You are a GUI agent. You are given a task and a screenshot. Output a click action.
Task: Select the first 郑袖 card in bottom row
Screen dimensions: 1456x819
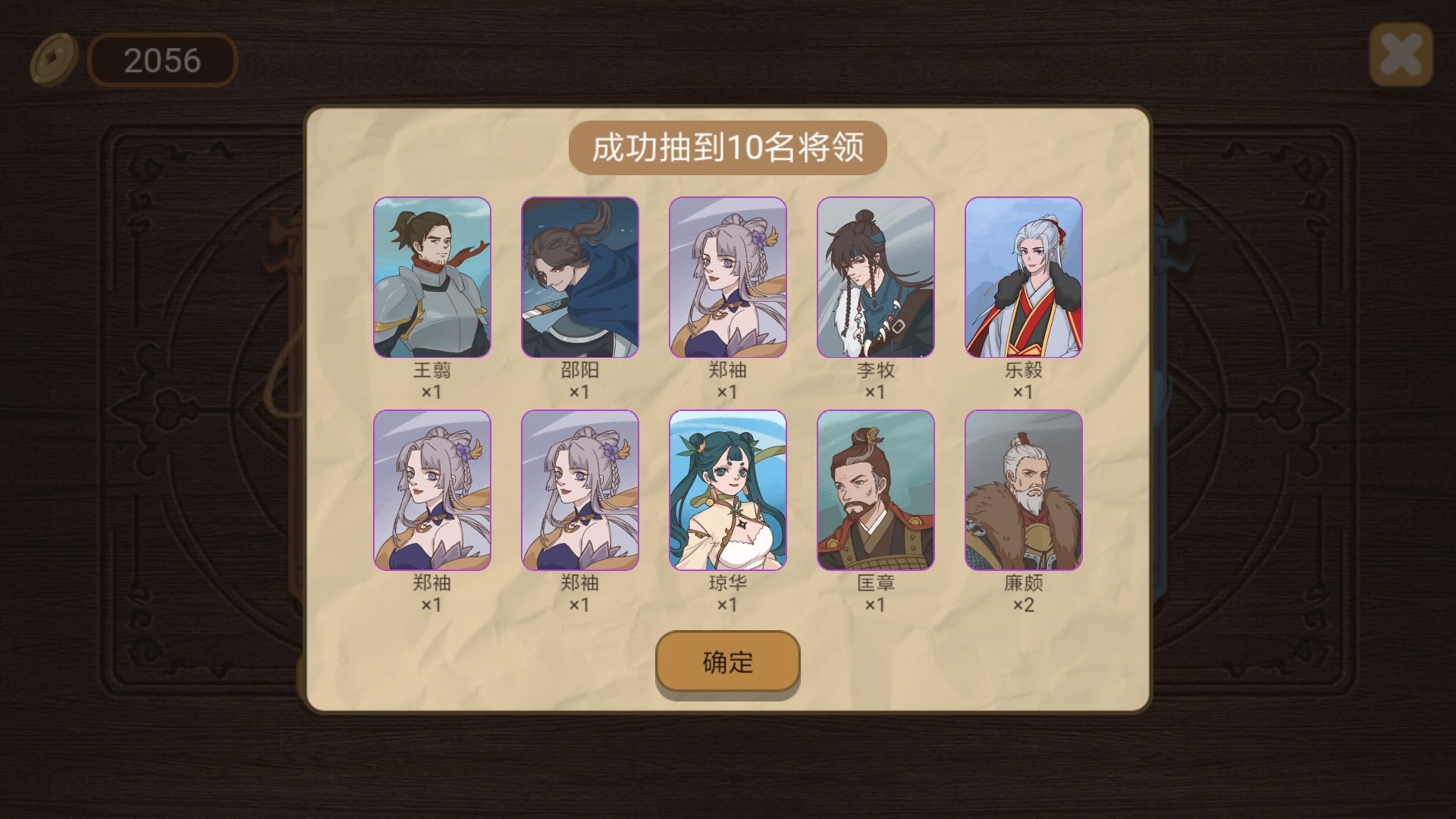pyautogui.click(x=433, y=491)
